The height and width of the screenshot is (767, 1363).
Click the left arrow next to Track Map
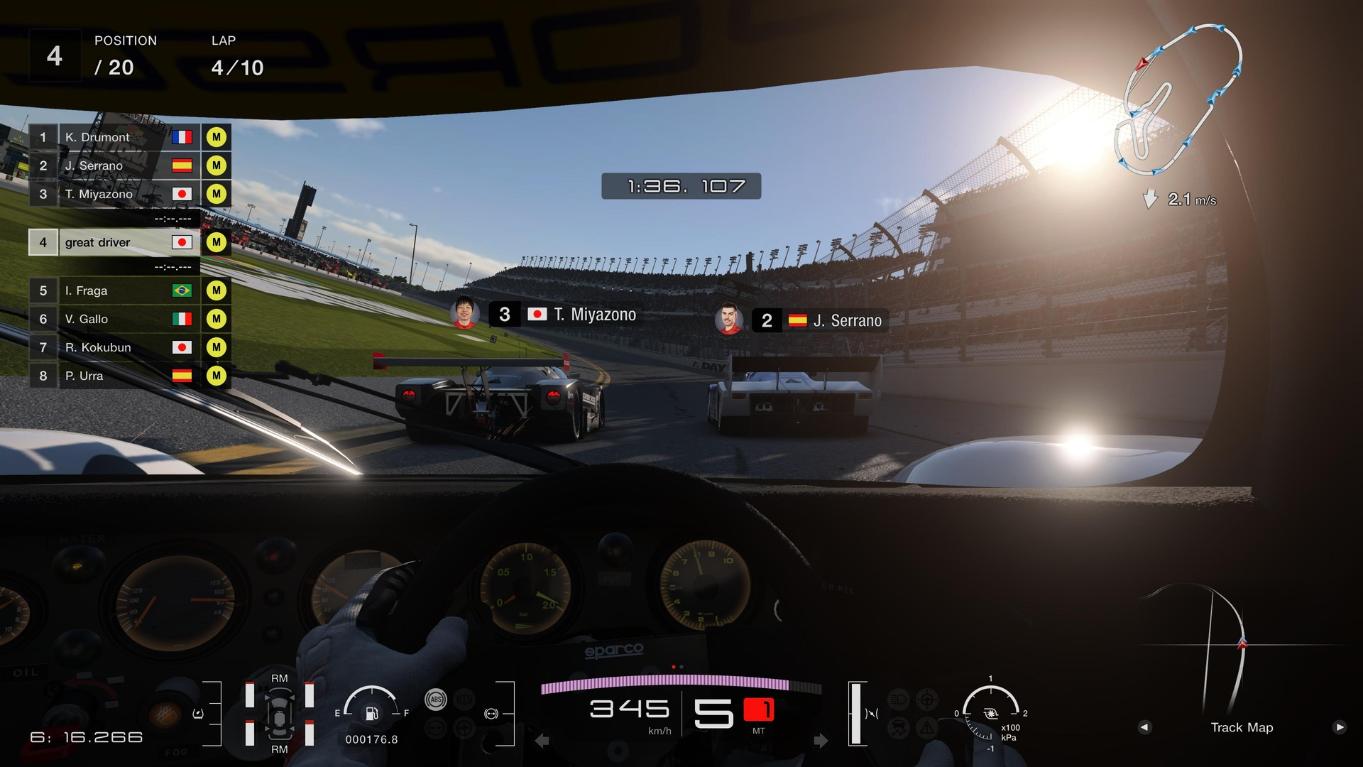tap(1144, 728)
